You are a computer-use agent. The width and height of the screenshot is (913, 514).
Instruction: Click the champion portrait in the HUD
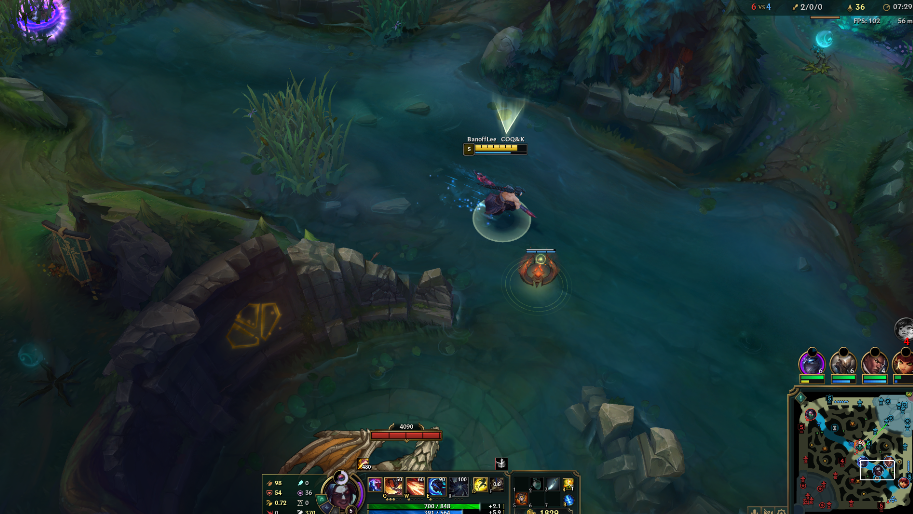coord(341,492)
